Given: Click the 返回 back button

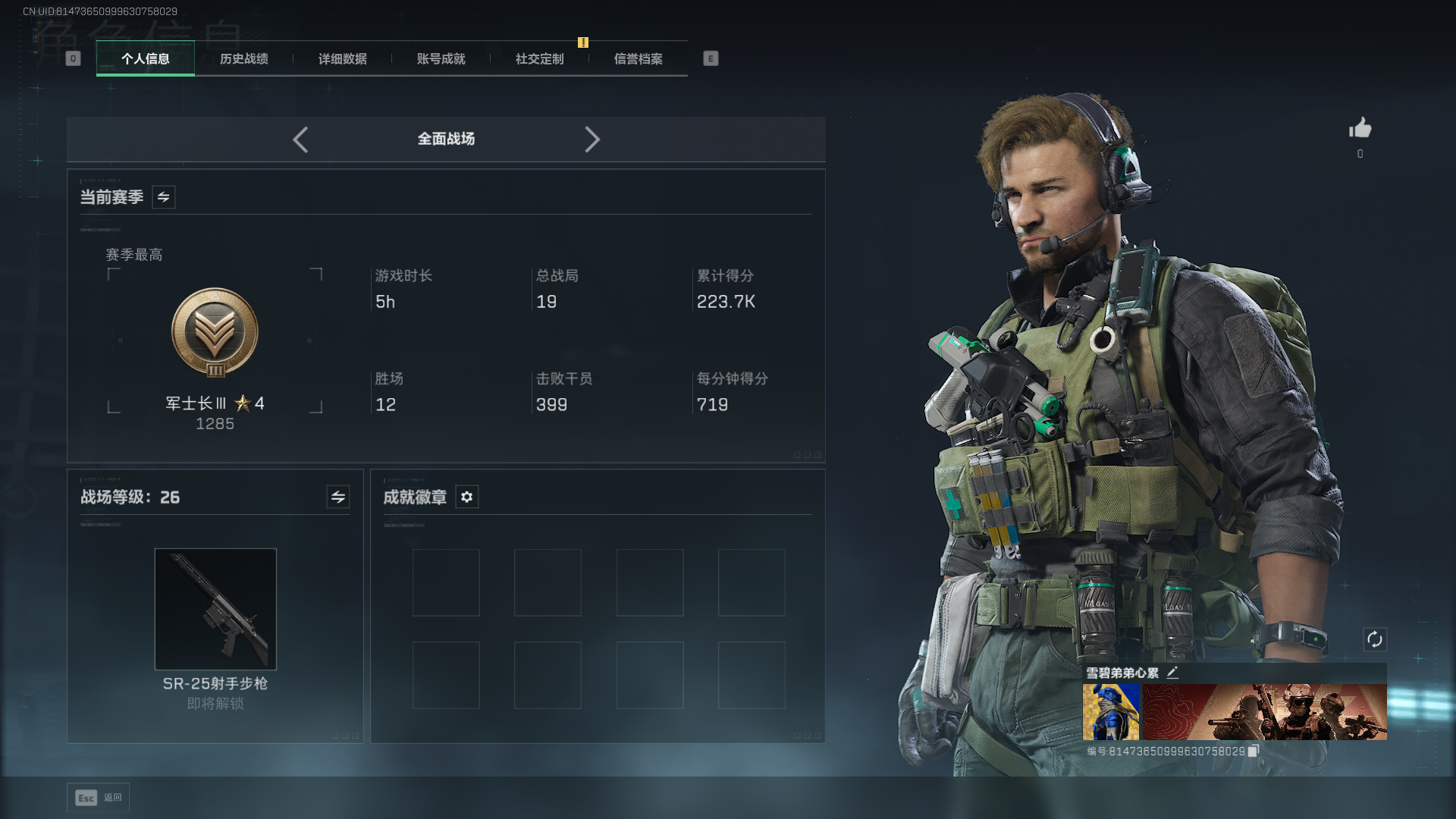Looking at the screenshot, I should point(99,798).
